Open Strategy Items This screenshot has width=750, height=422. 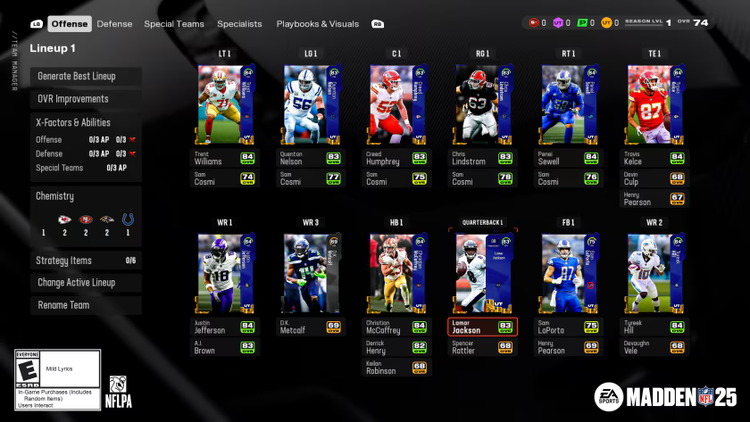click(85, 261)
